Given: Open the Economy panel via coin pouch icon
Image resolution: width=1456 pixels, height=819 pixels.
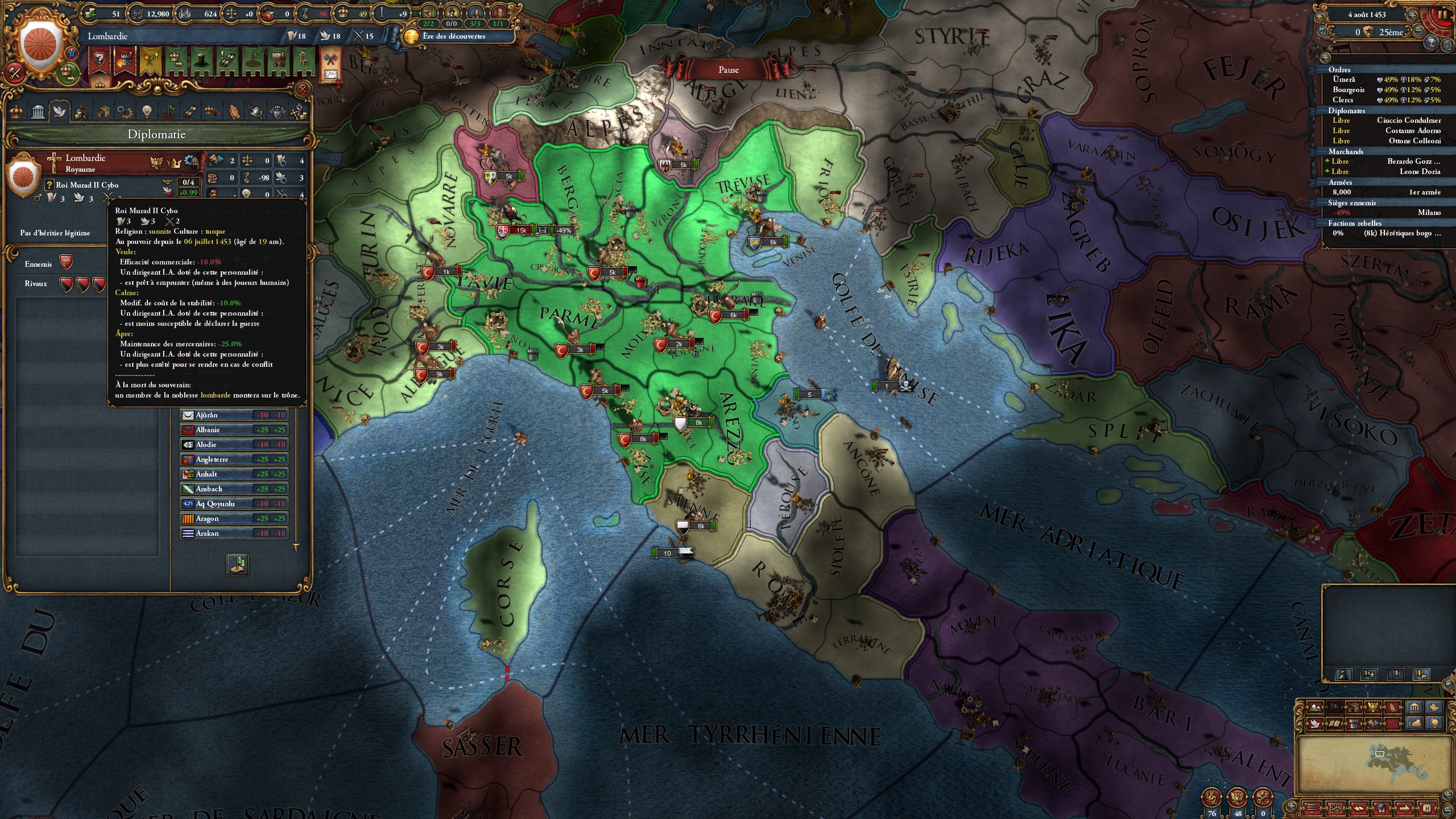Looking at the screenshot, I should [82, 113].
